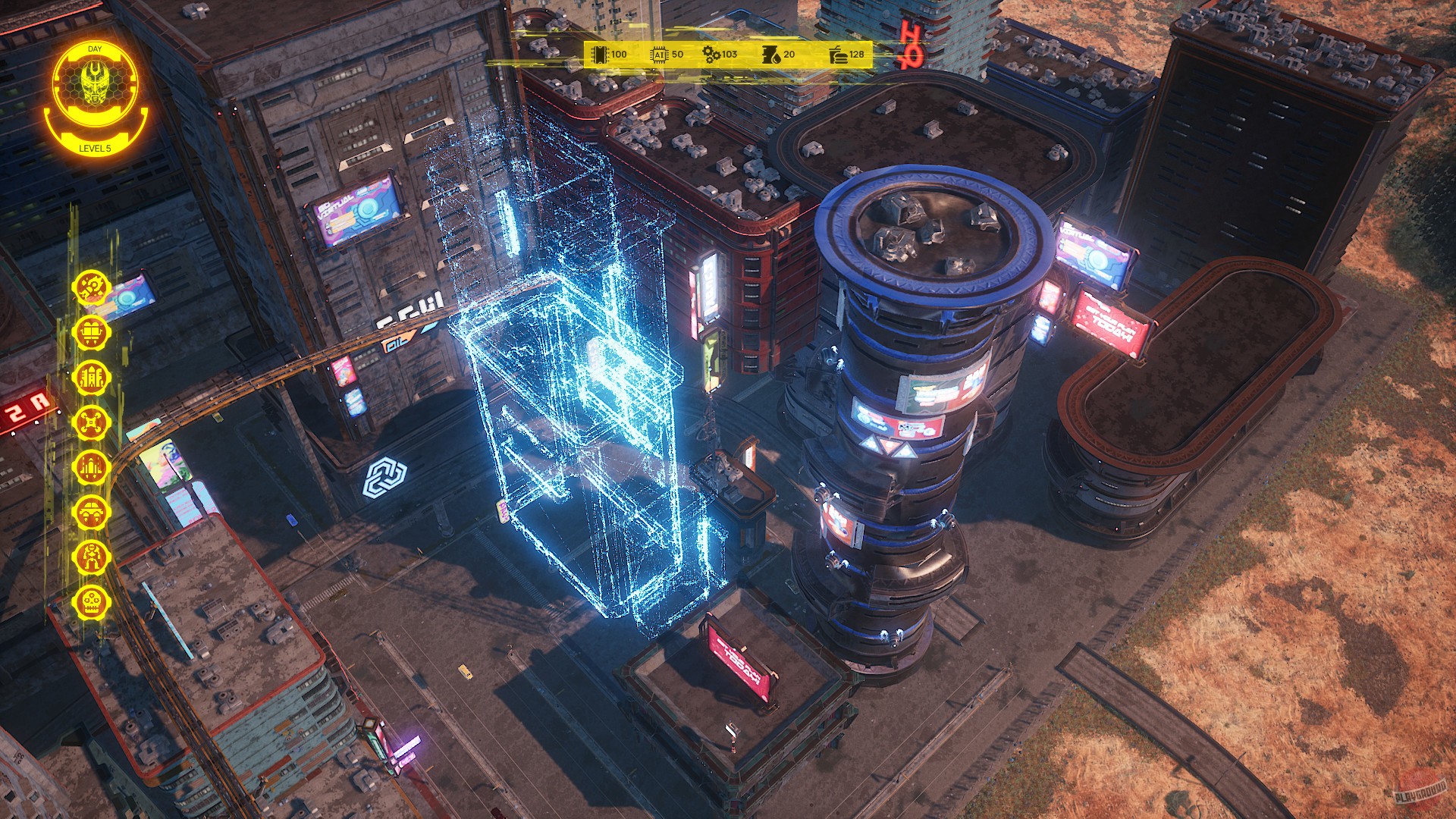The width and height of the screenshot is (1456, 819).
Task: Toggle the DAY cycle indicator
Action: coord(95,48)
